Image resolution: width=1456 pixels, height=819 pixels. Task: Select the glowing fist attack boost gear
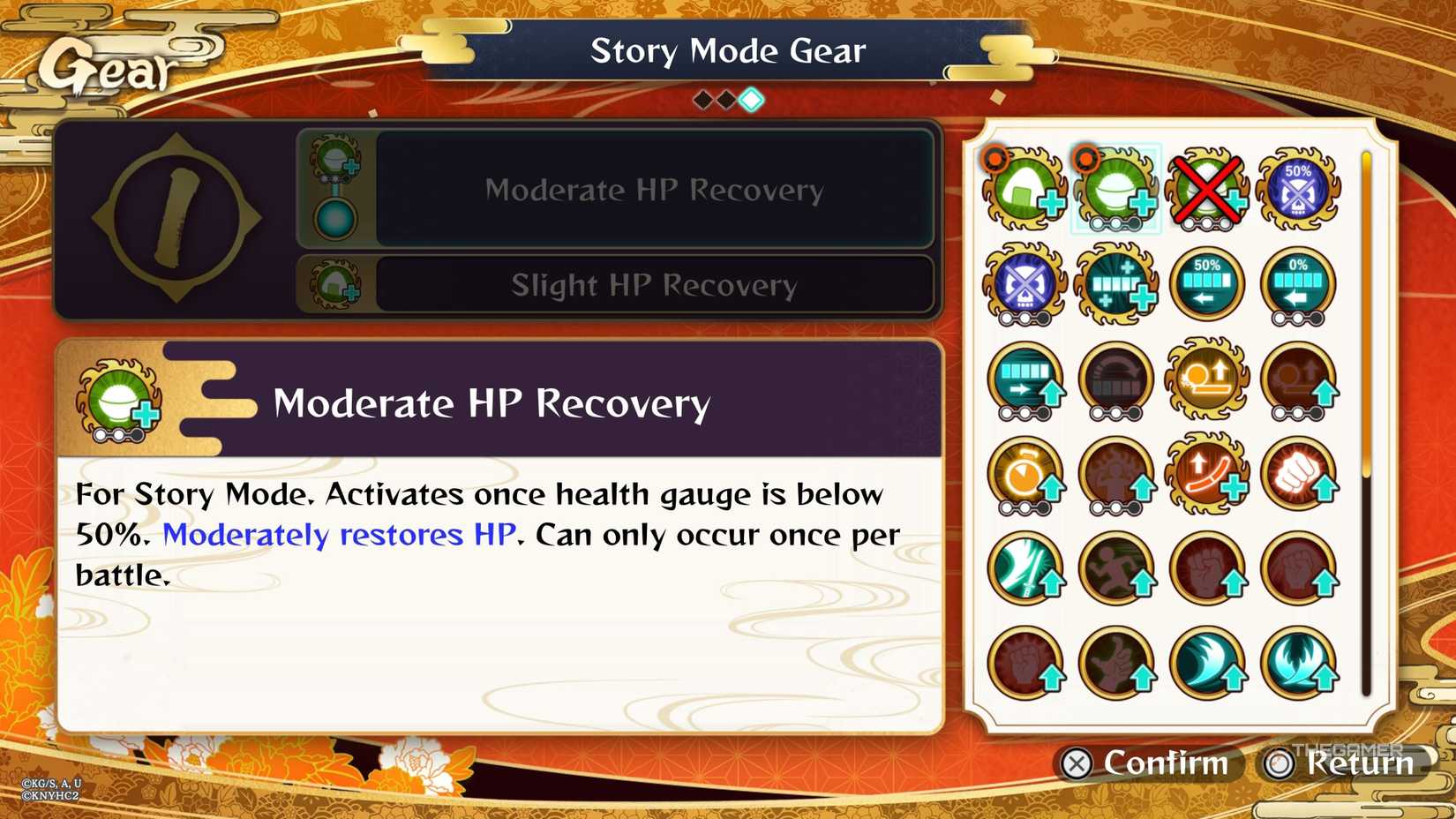(1298, 477)
